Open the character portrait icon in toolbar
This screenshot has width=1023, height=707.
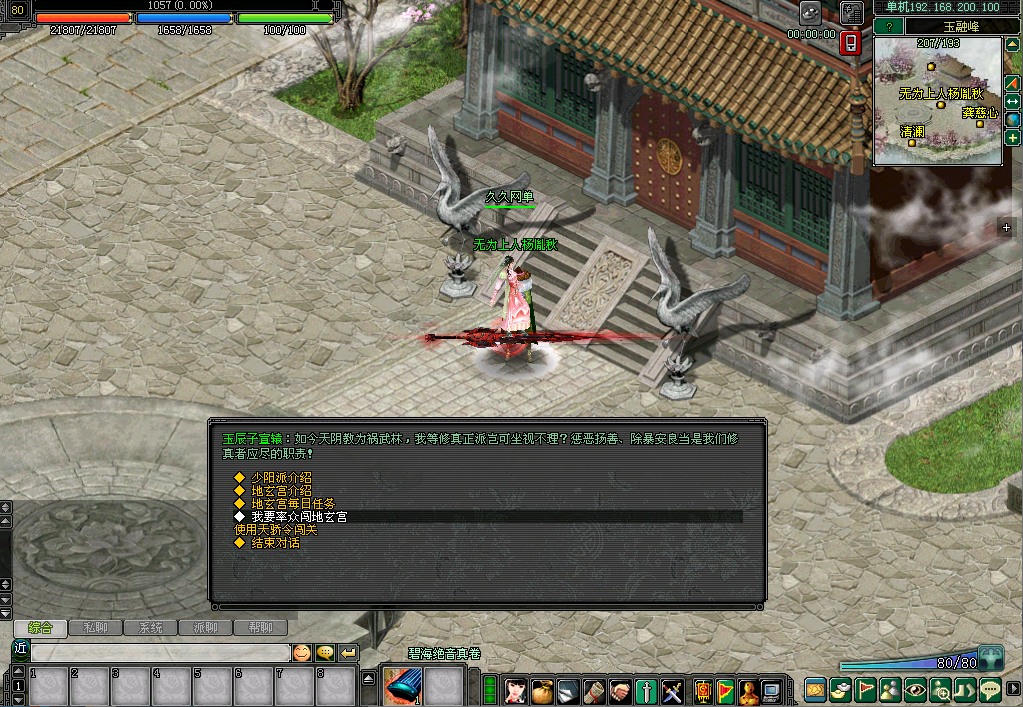click(x=516, y=690)
